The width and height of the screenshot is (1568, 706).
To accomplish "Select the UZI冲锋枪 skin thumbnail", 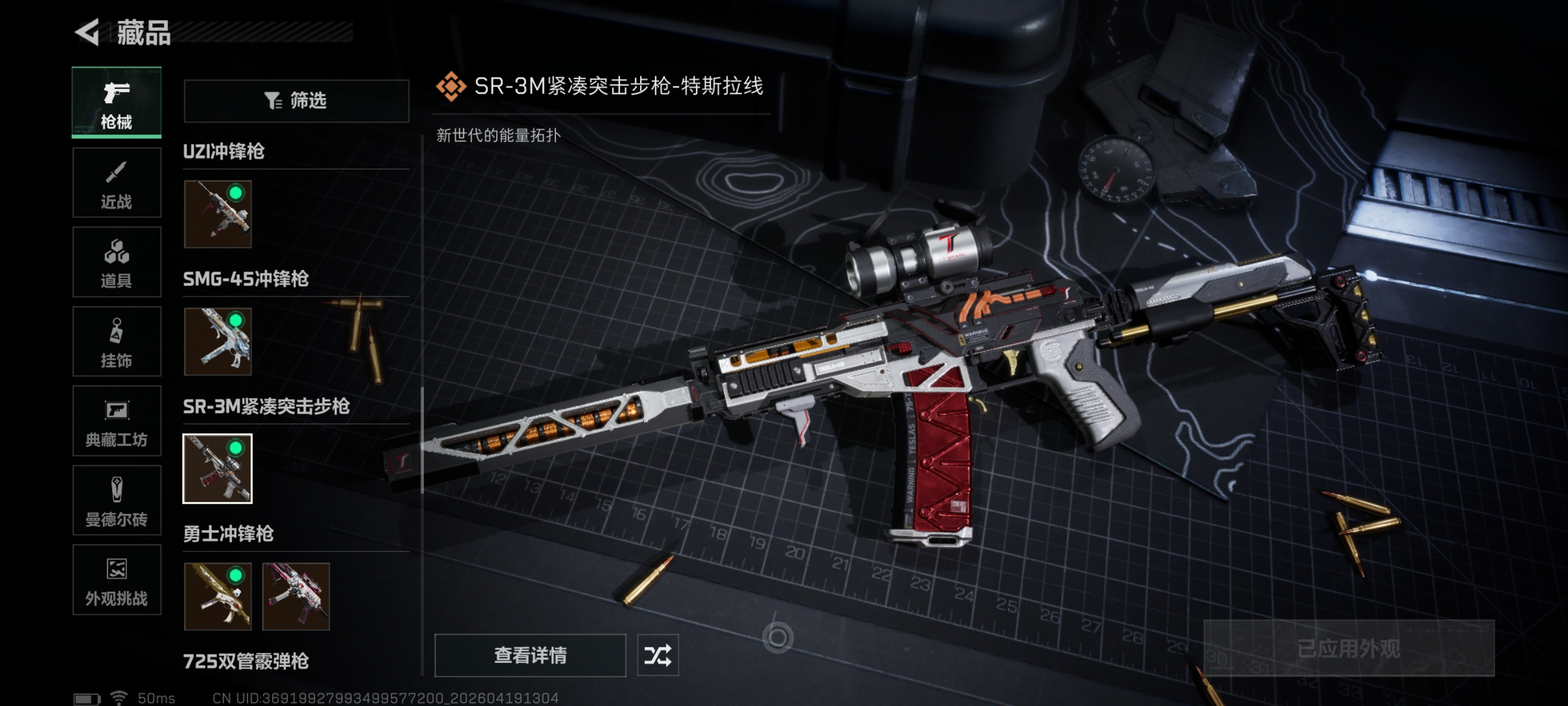I will click(x=217, y=214).
